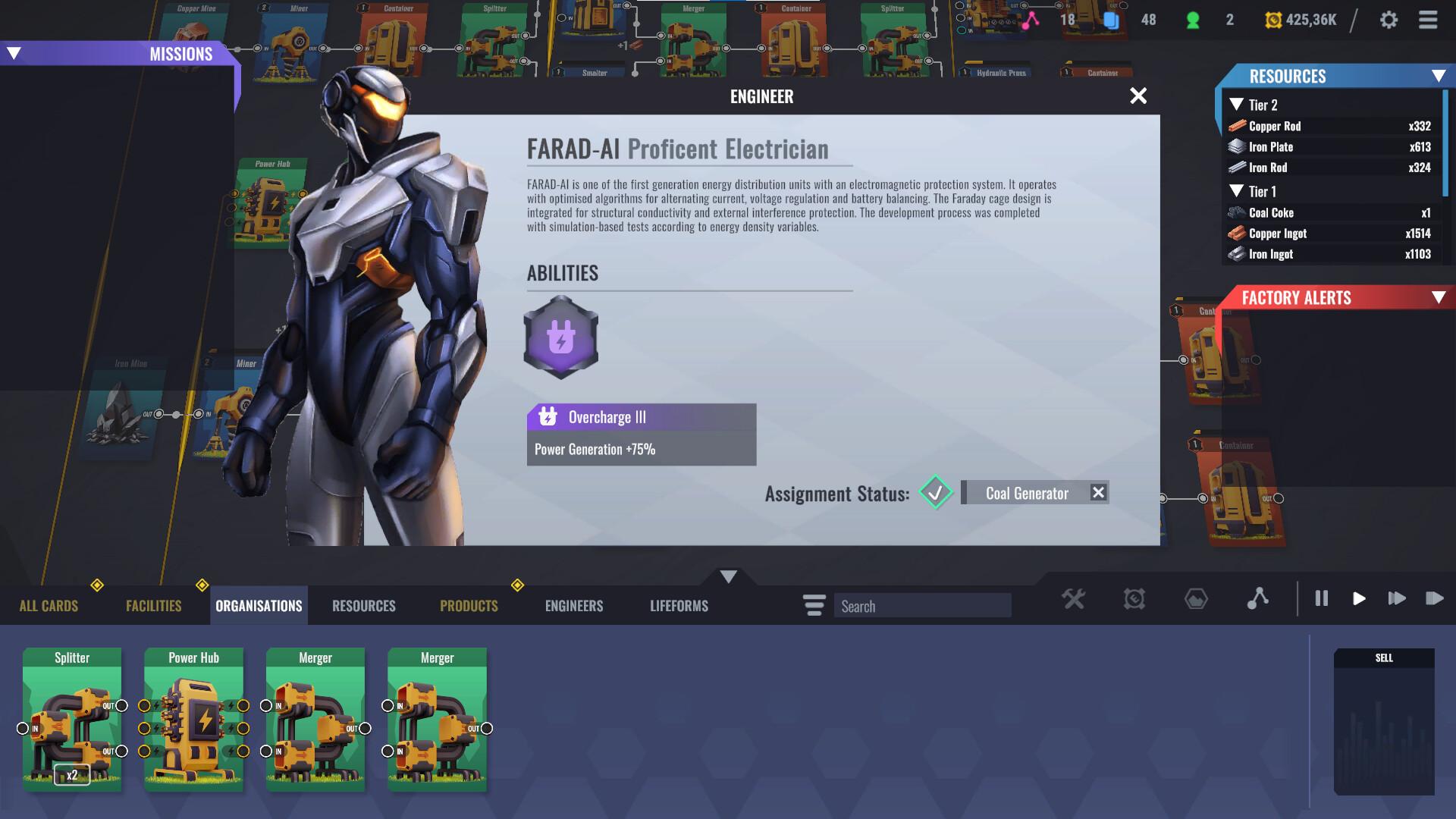This screenshot has height=819, width=1456.
Task: Unassign FARAD-AI from Coal Generator
Action: click(1098, 492)
